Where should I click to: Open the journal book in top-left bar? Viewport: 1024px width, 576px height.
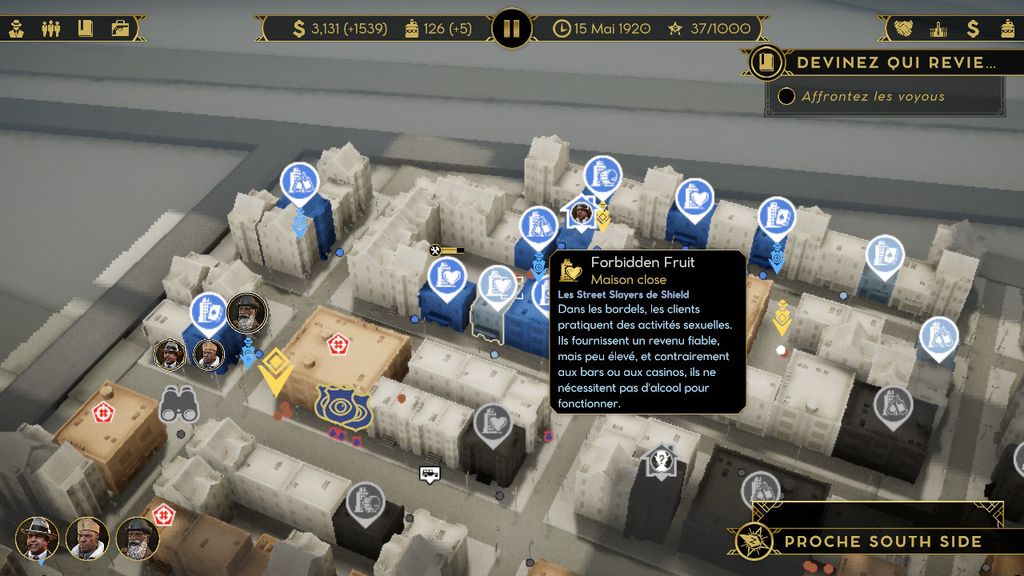(x=85, y=28)
